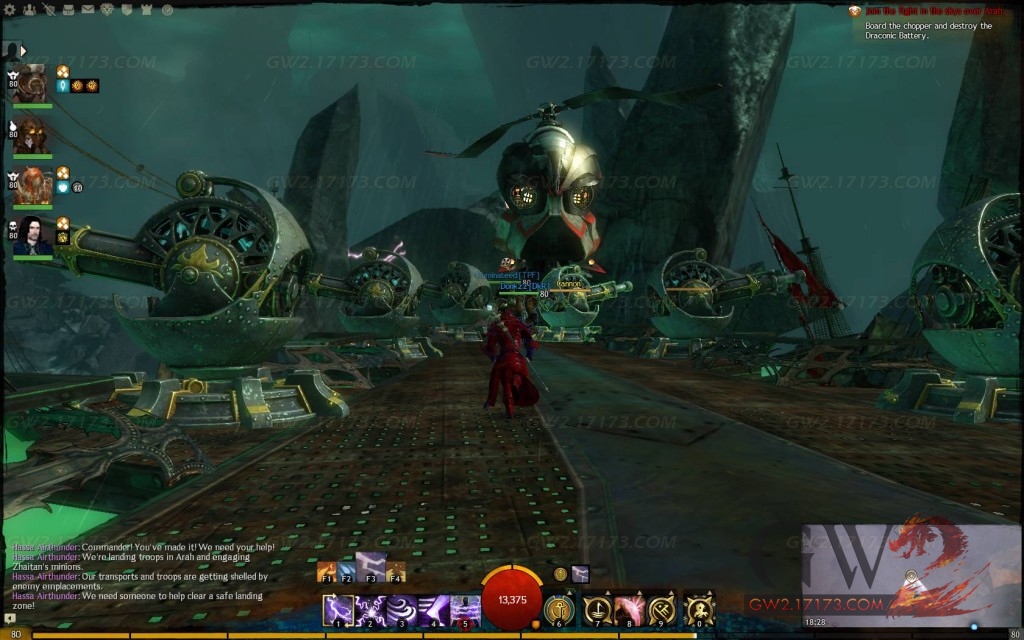Expand the party panel arrow
This screenshot has height=640, width=1024.
click(x=23, y=50)
